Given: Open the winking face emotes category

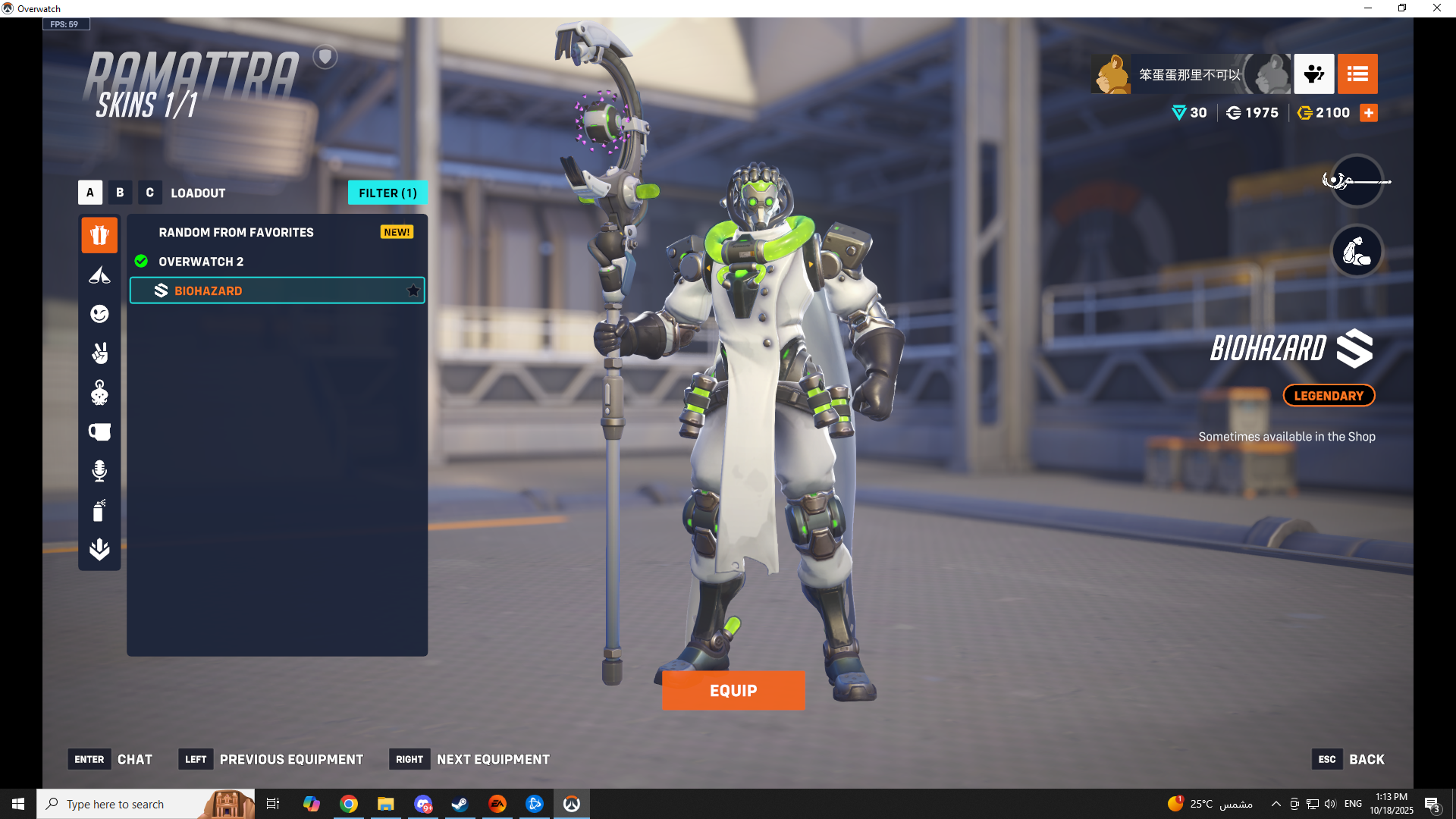Looking at the screenshot, I should [99, 314].
